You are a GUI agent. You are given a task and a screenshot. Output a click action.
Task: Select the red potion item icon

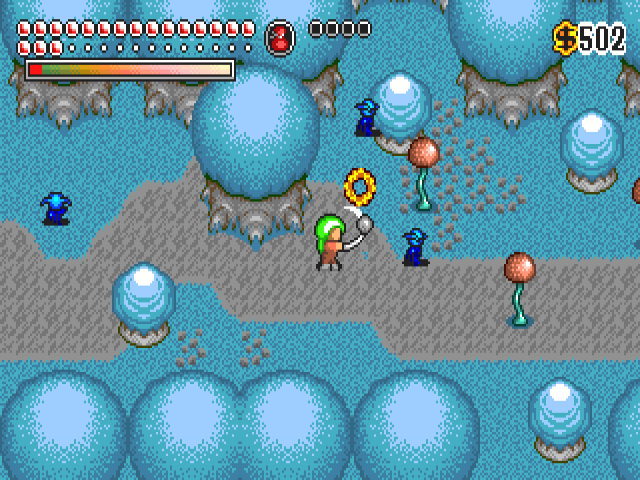click(280, 38)
